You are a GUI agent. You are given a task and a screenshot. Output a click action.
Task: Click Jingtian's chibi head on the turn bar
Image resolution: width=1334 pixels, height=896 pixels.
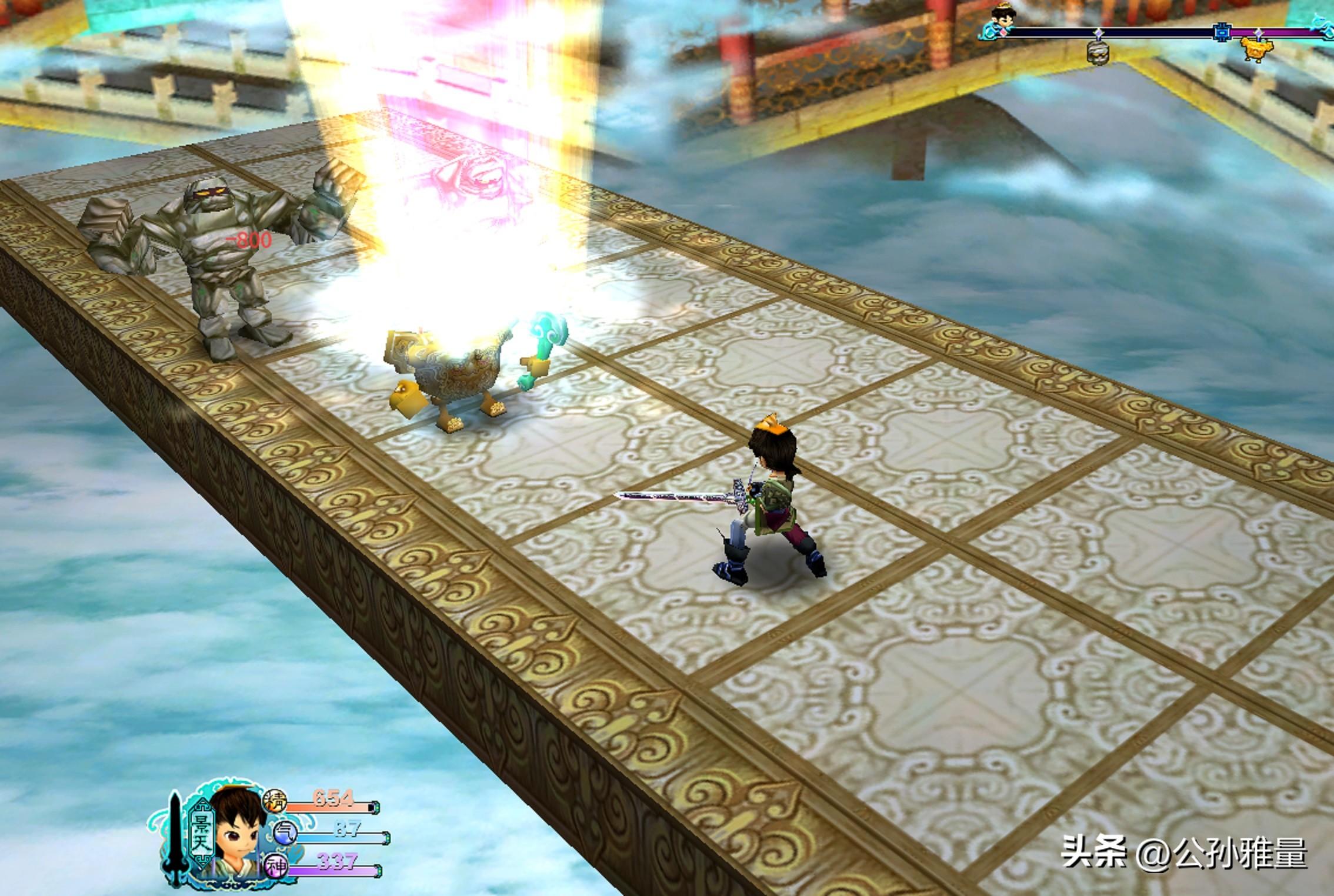pos(999,22)
